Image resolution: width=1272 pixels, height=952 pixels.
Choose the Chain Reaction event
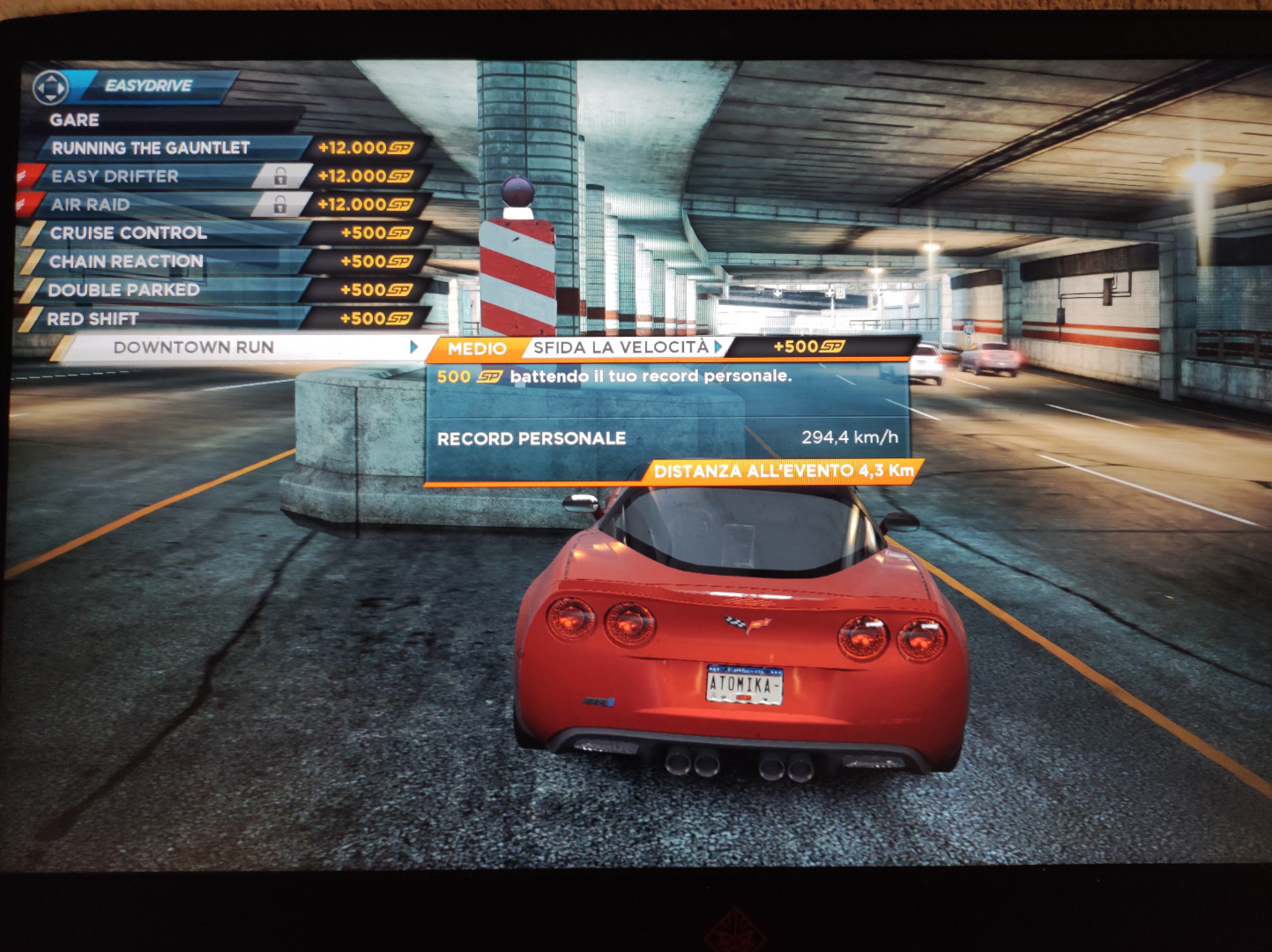coord(126,262)
